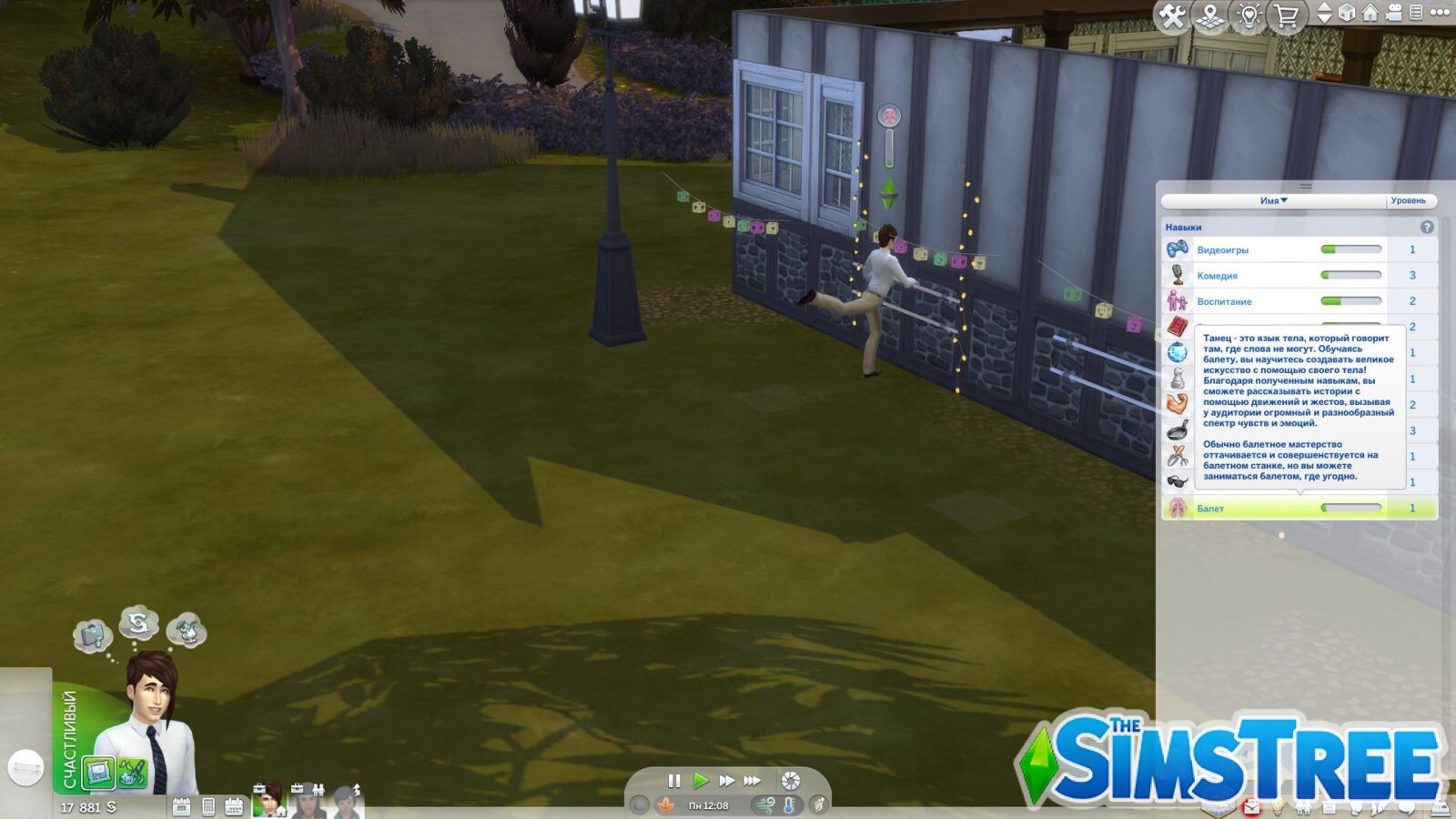Click the Уровень column header
This screenshot has height=819, width=1456.
1410,199
